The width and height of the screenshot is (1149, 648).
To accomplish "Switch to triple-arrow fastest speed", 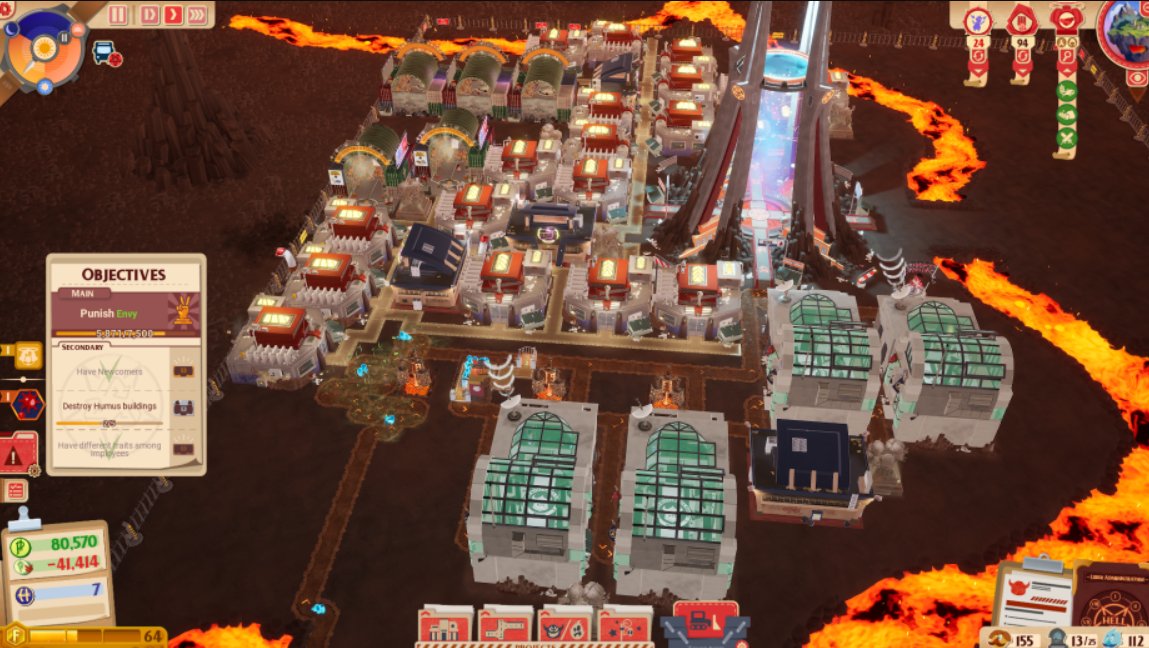I will [197, 14].
